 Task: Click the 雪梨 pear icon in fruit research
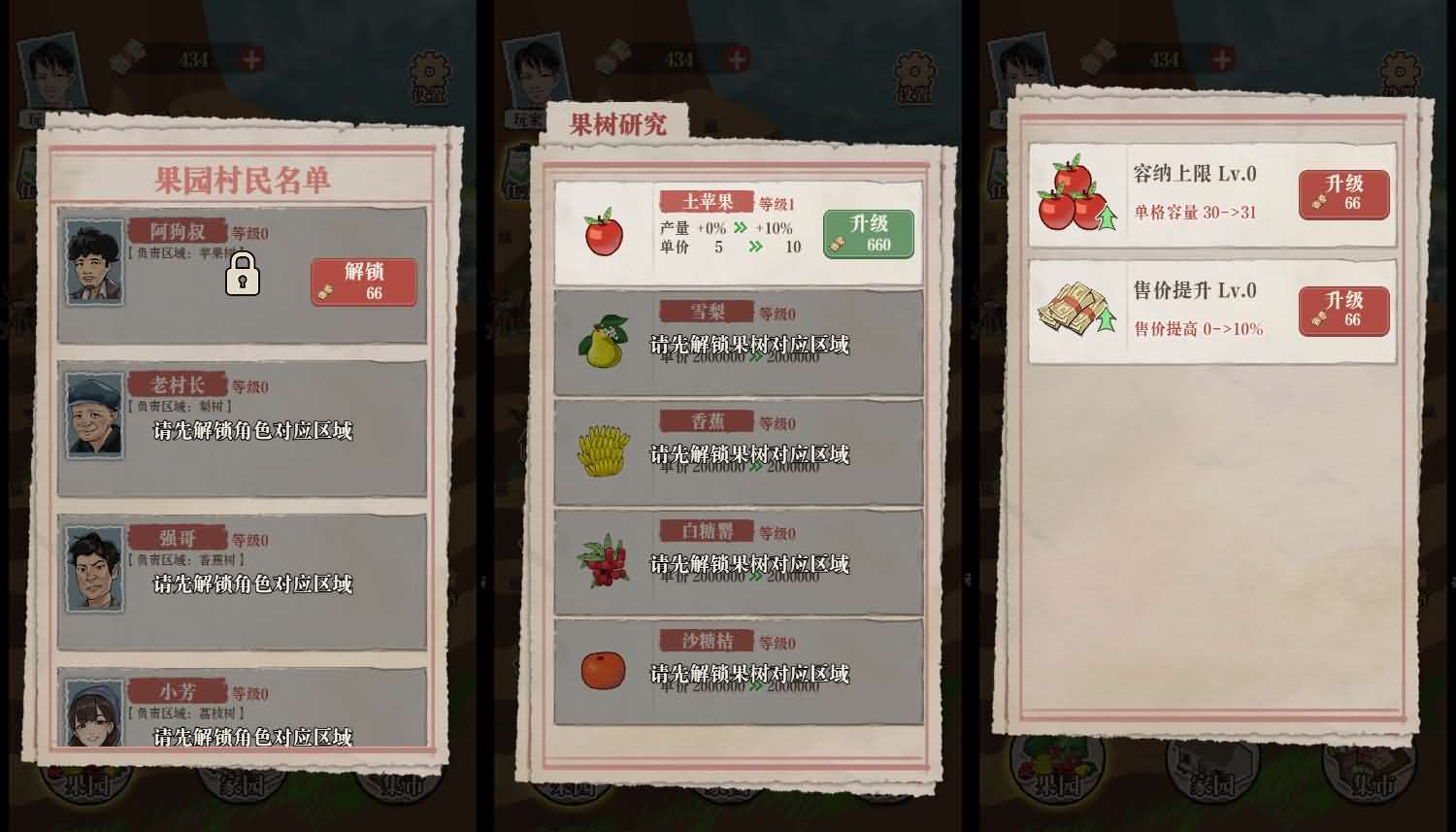pyautogui.click(x=603, y=345)
